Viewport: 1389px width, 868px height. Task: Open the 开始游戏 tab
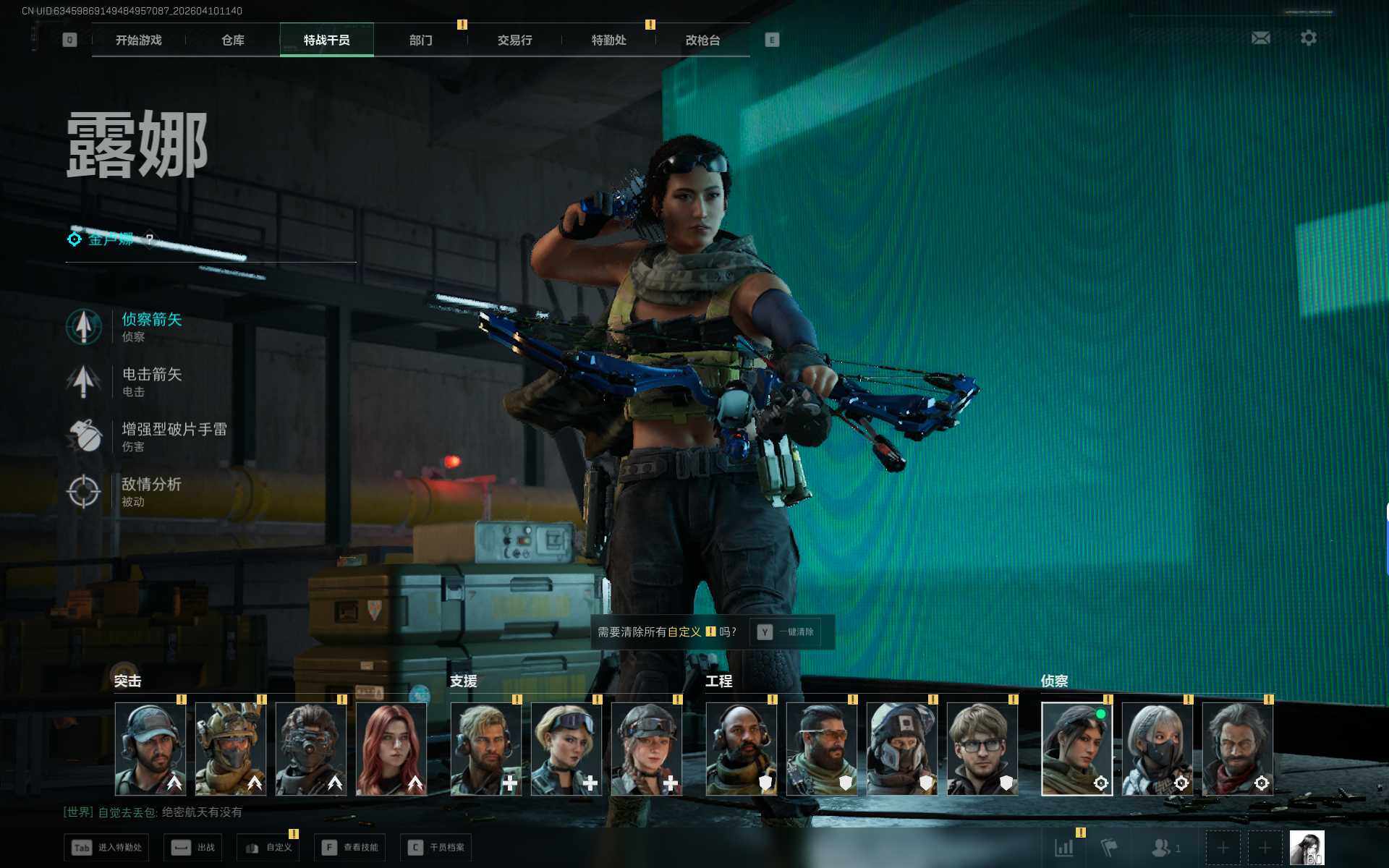(x=138, y=41)
